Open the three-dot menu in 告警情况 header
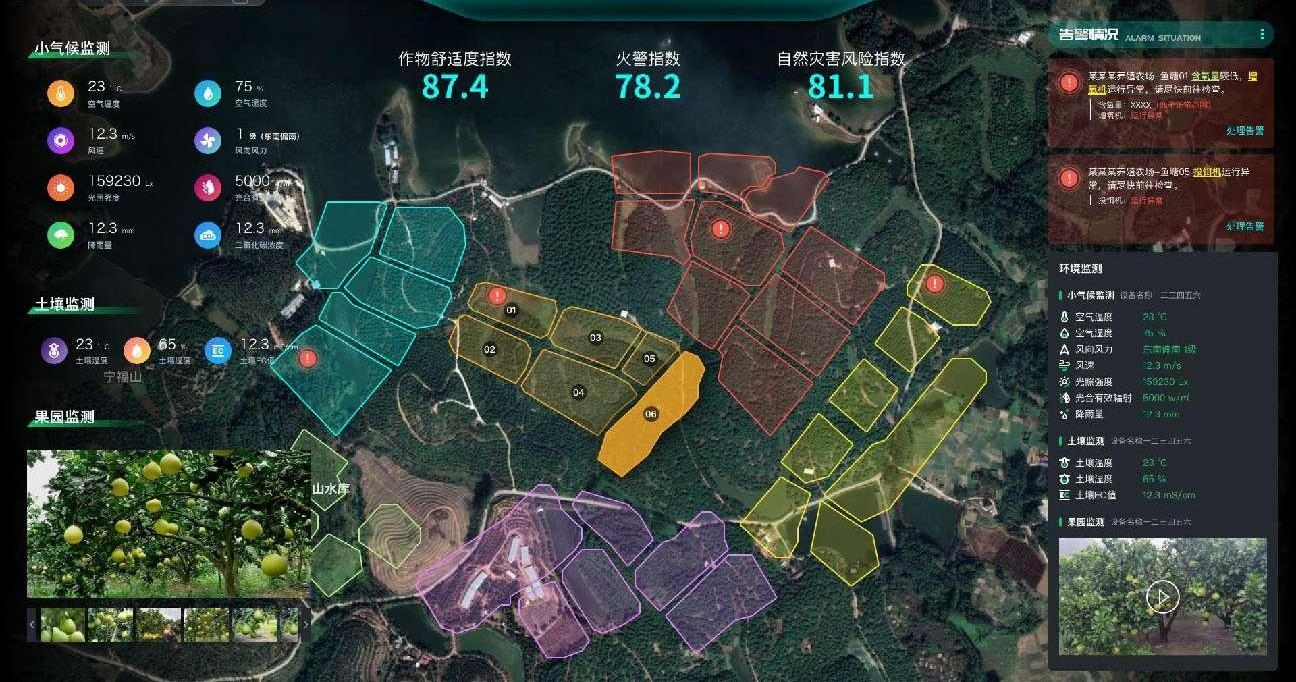 pyautogui.click(x=1262, y=35)
